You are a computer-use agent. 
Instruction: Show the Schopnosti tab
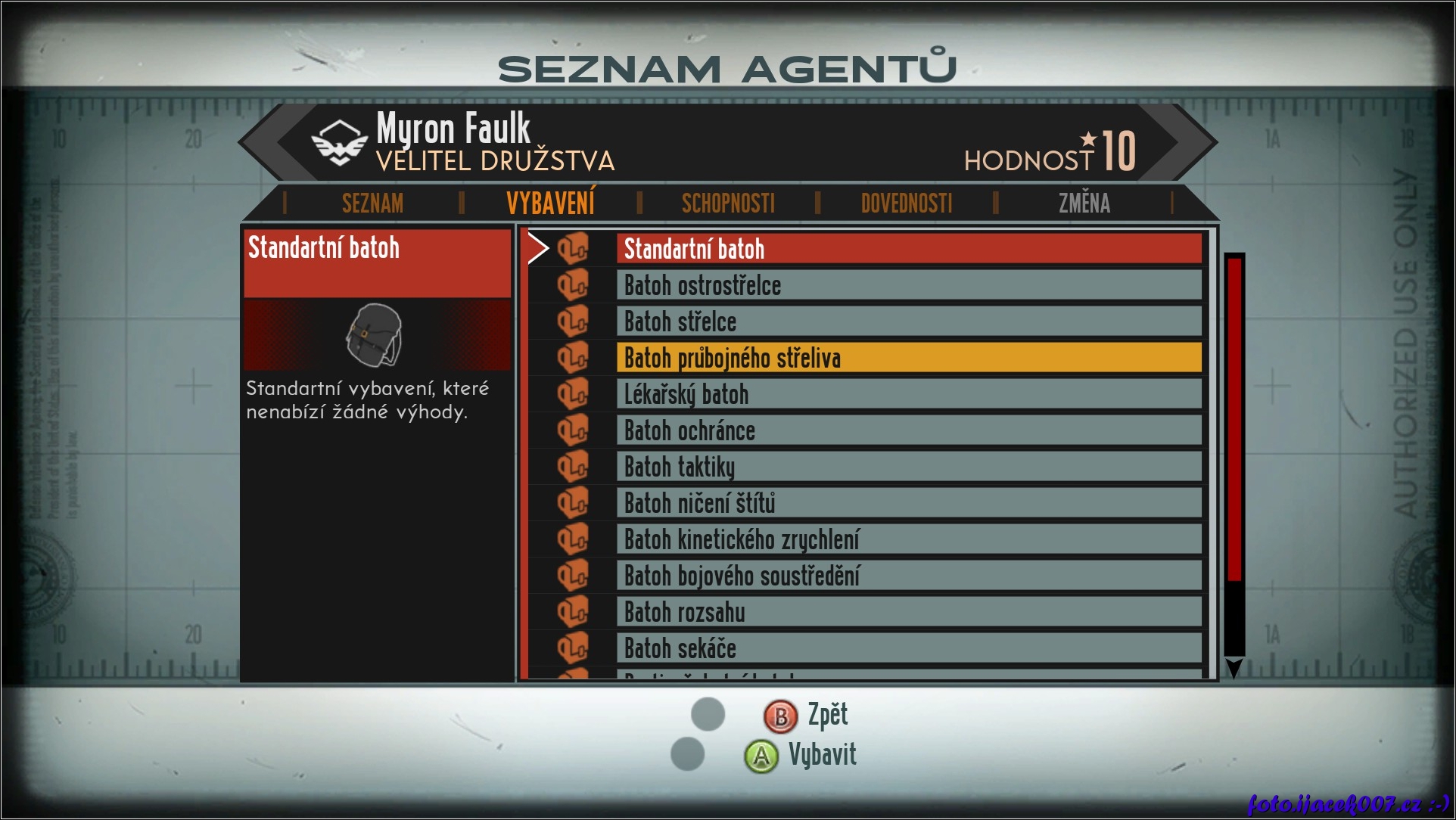pyautogui.click(x=728, y=203)
